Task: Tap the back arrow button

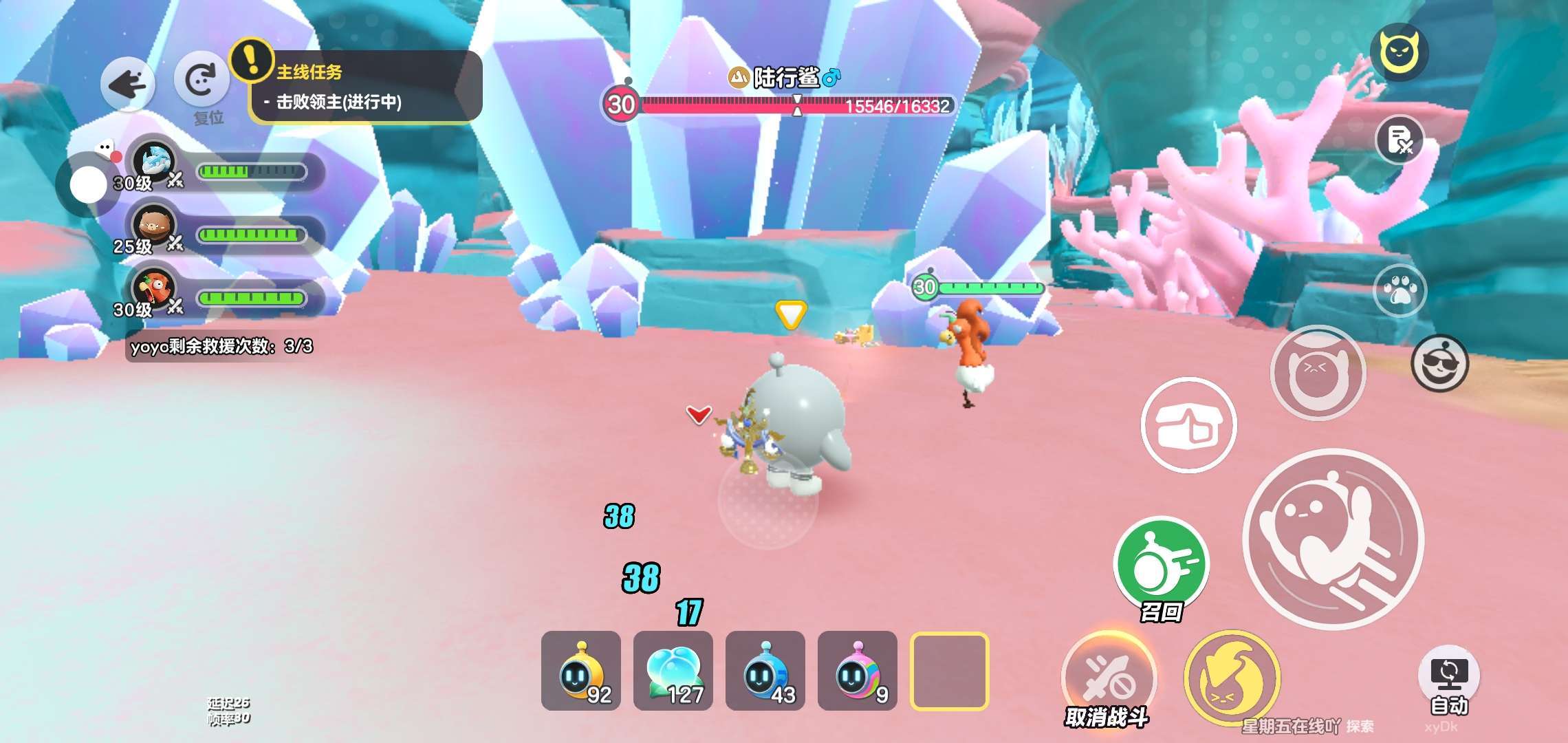Action: [128, 85]
